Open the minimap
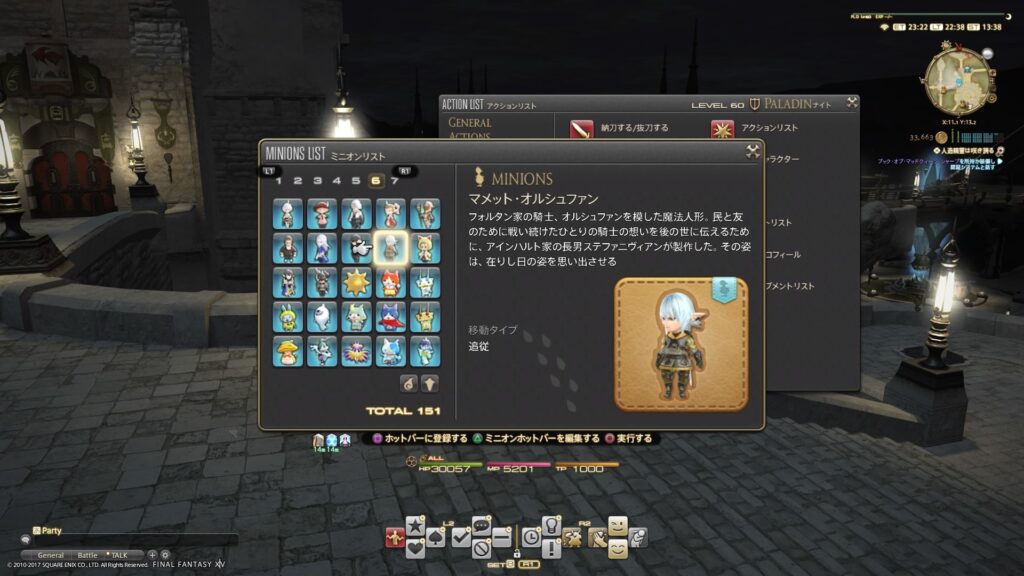The height and width of the screenshot is (576, 1024). click(x=957, y=77)
